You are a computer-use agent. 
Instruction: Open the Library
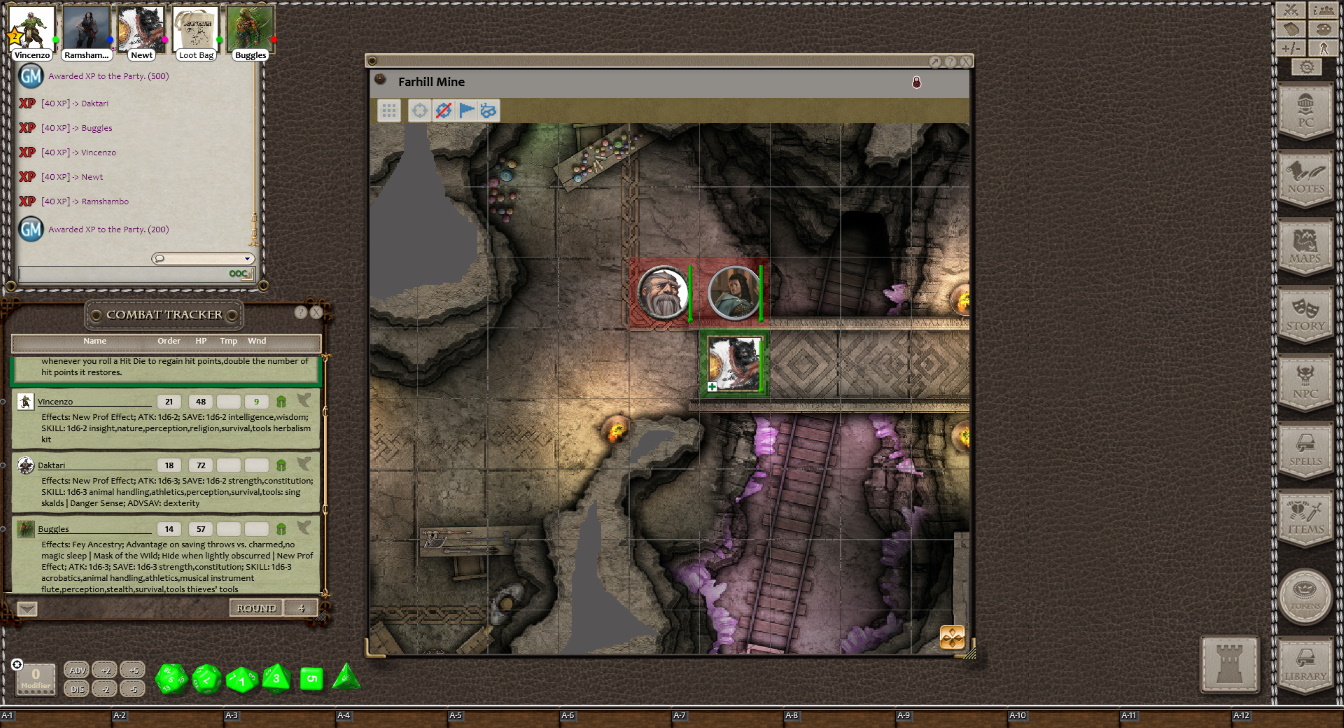pos(1305,665)
